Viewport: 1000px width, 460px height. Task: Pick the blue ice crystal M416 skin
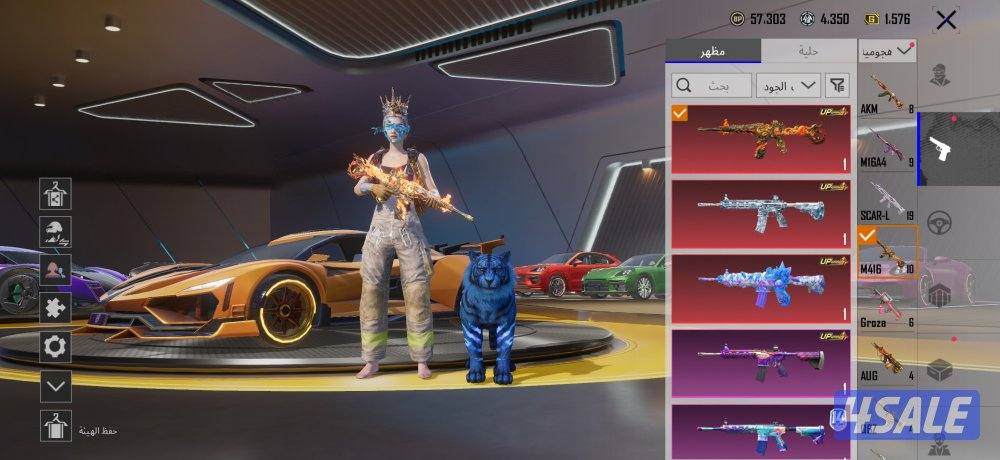pyautogui.click(x=761, y=287)
